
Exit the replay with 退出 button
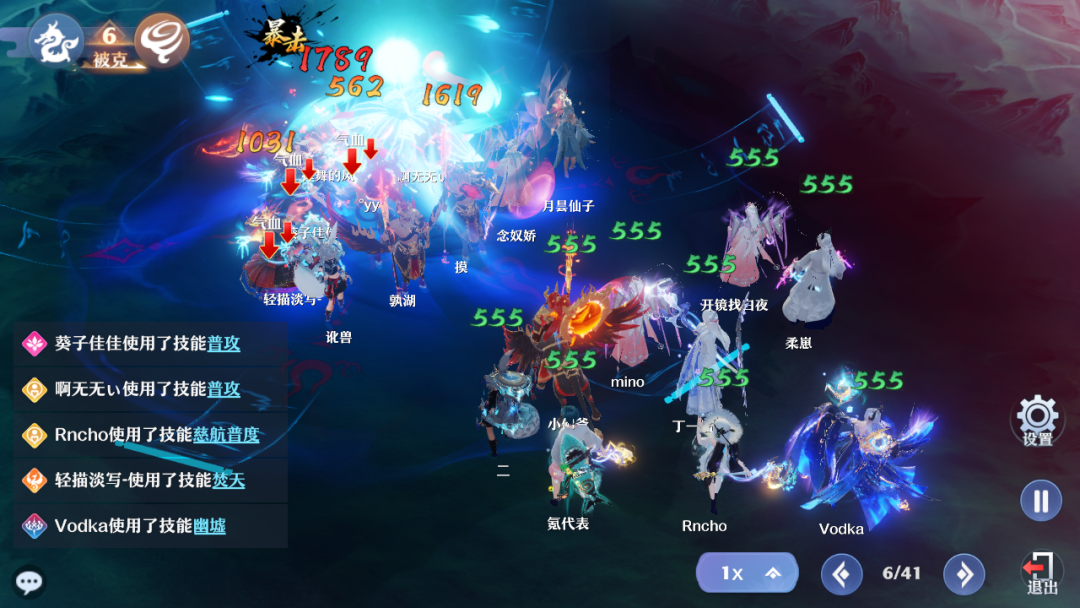1041,573
